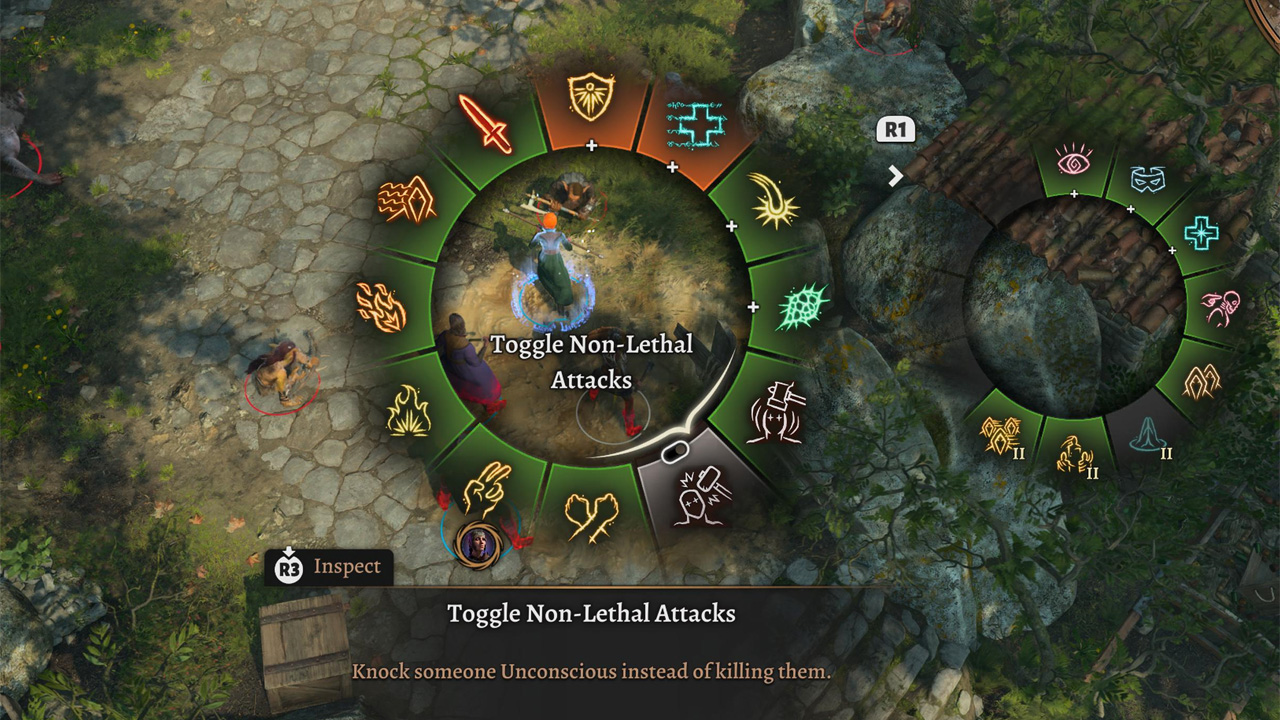The height and width of the screenshot is (720, 1280).
Task: Toggle Non-Lethal Attacks in the radial menu
Action: 698,492
